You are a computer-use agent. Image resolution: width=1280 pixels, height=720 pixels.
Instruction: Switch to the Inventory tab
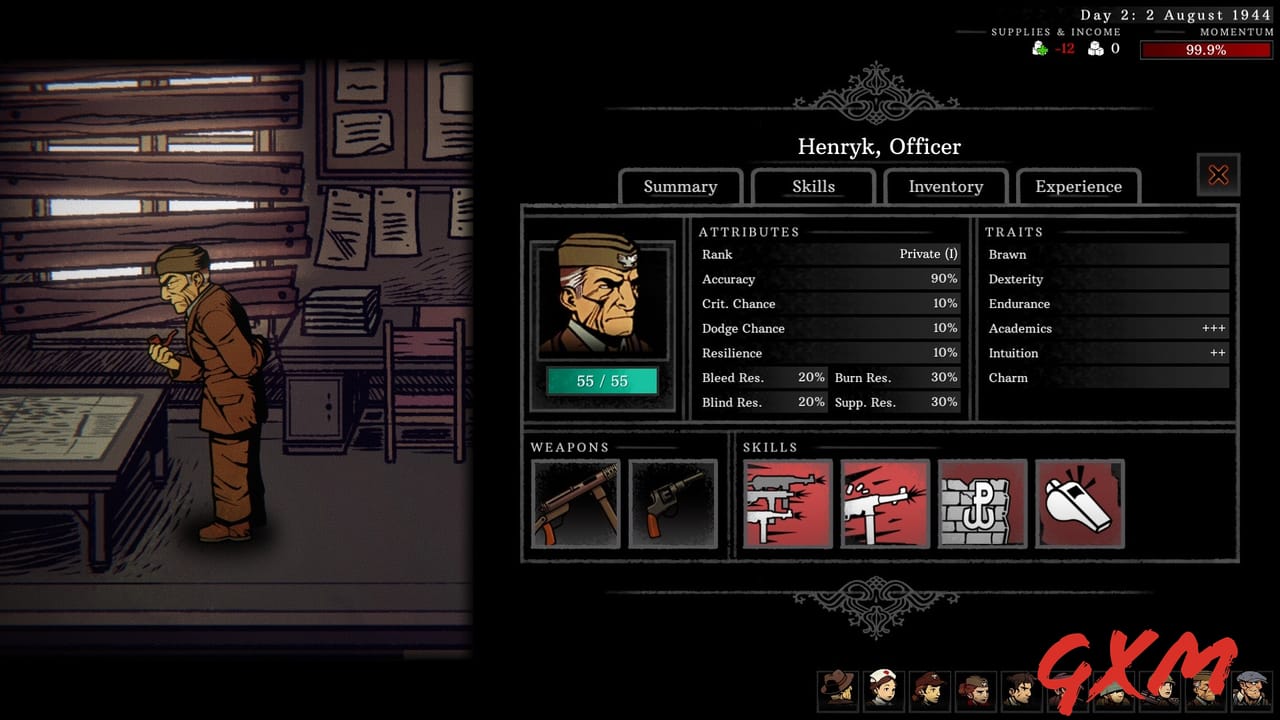(945, 186)
